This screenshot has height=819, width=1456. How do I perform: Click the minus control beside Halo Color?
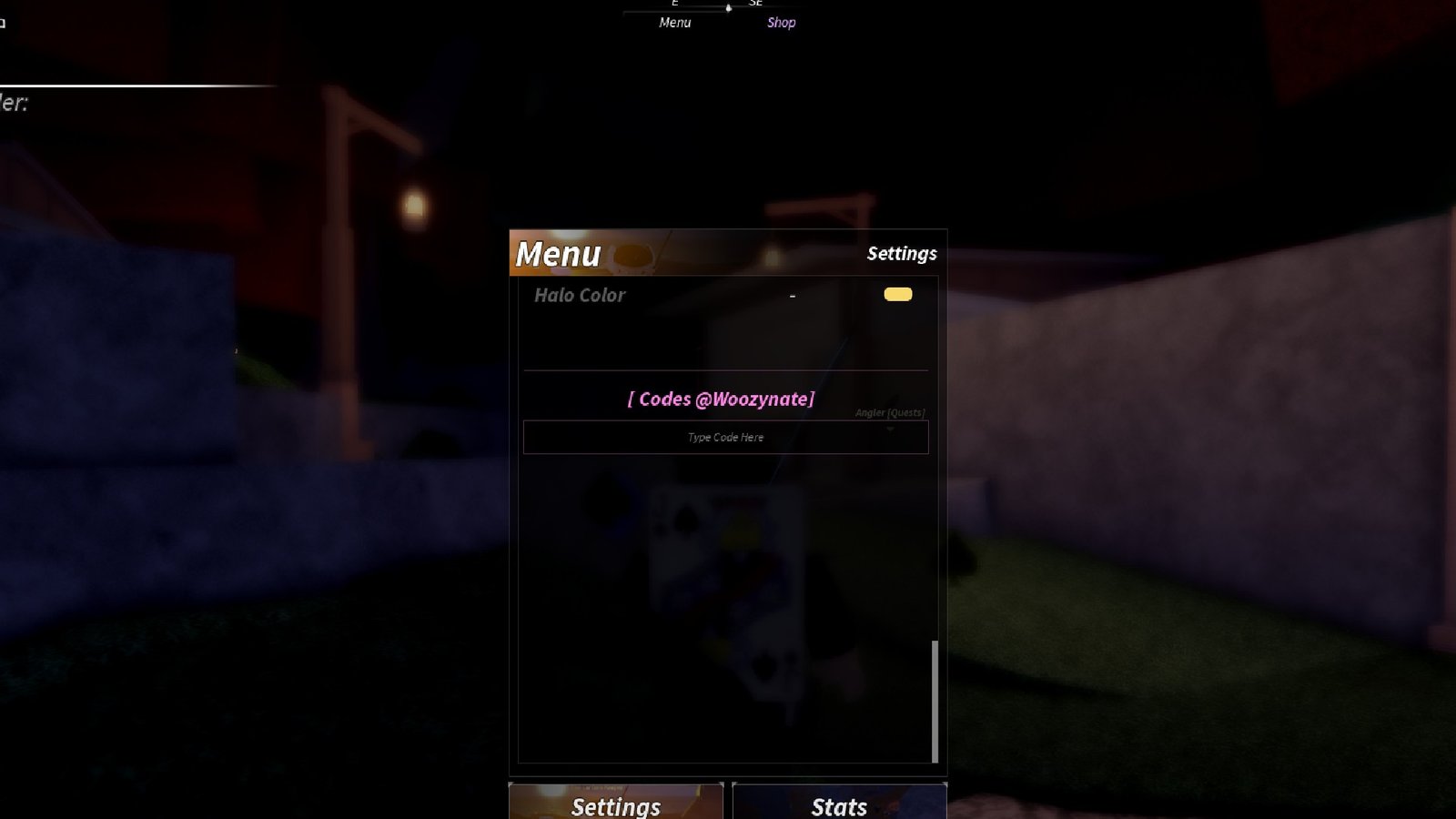792,295
